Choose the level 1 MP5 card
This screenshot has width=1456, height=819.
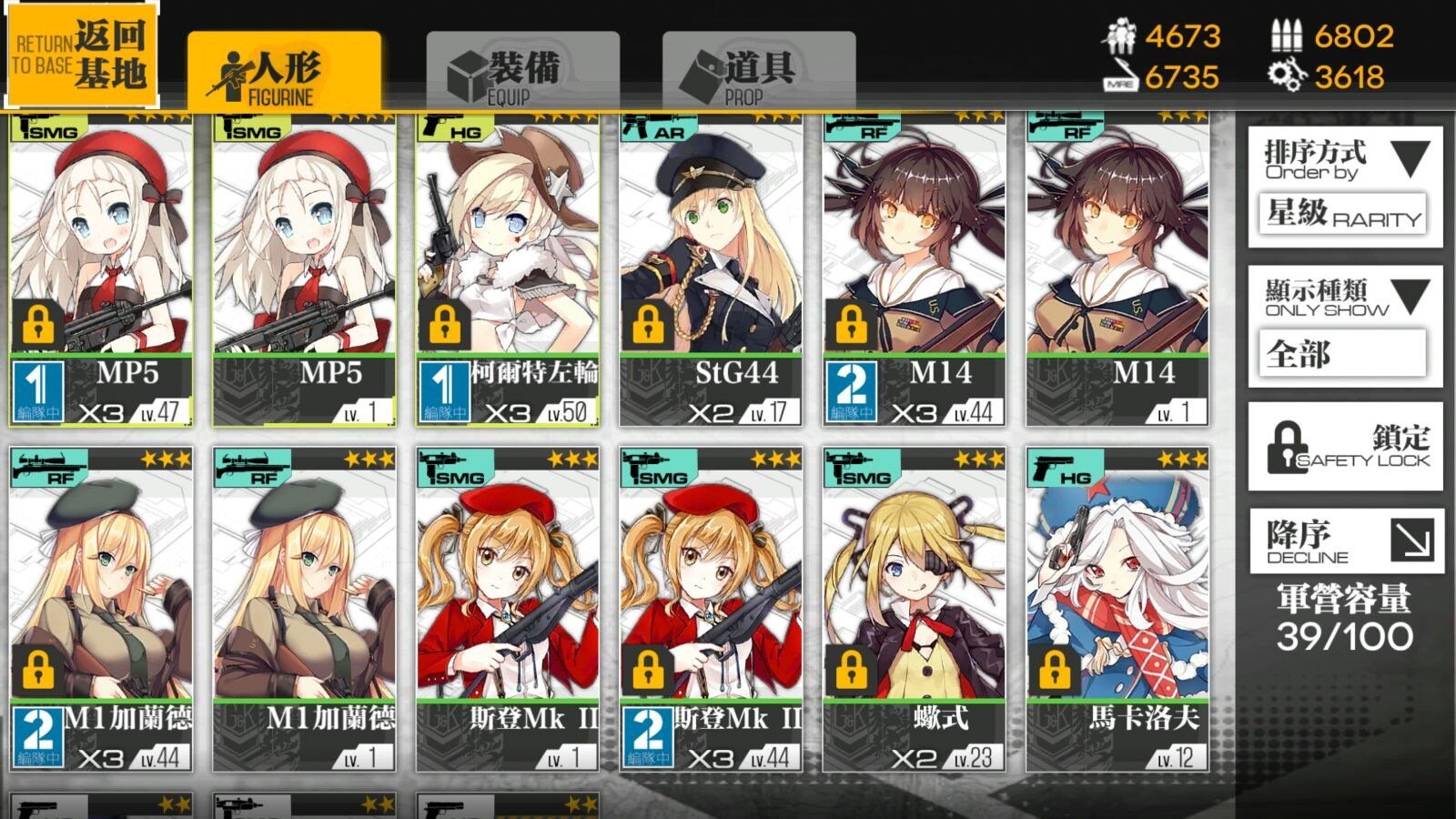(305, 268)
